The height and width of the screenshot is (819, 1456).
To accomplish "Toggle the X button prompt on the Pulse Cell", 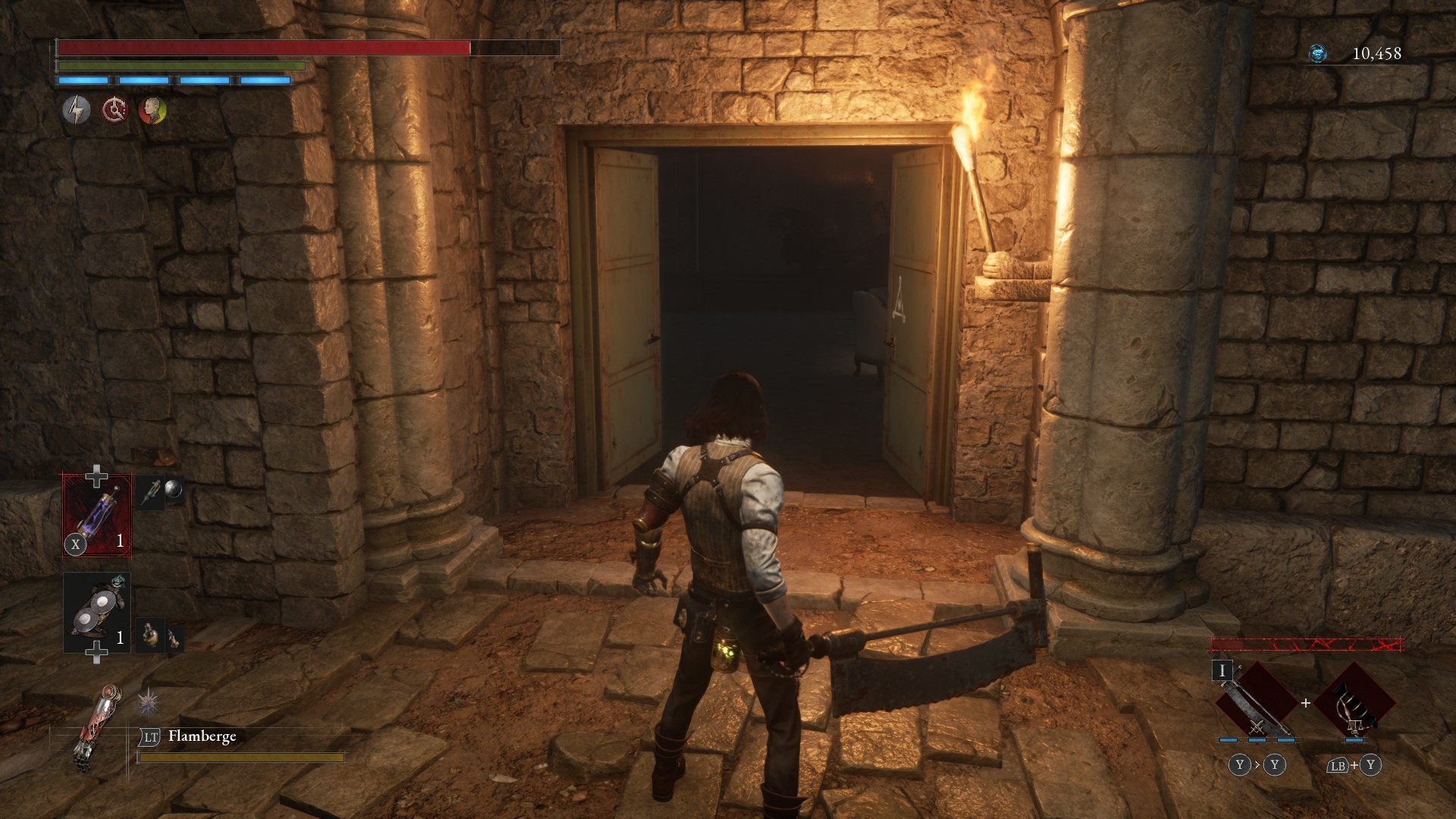I will (x=76, y=544).
